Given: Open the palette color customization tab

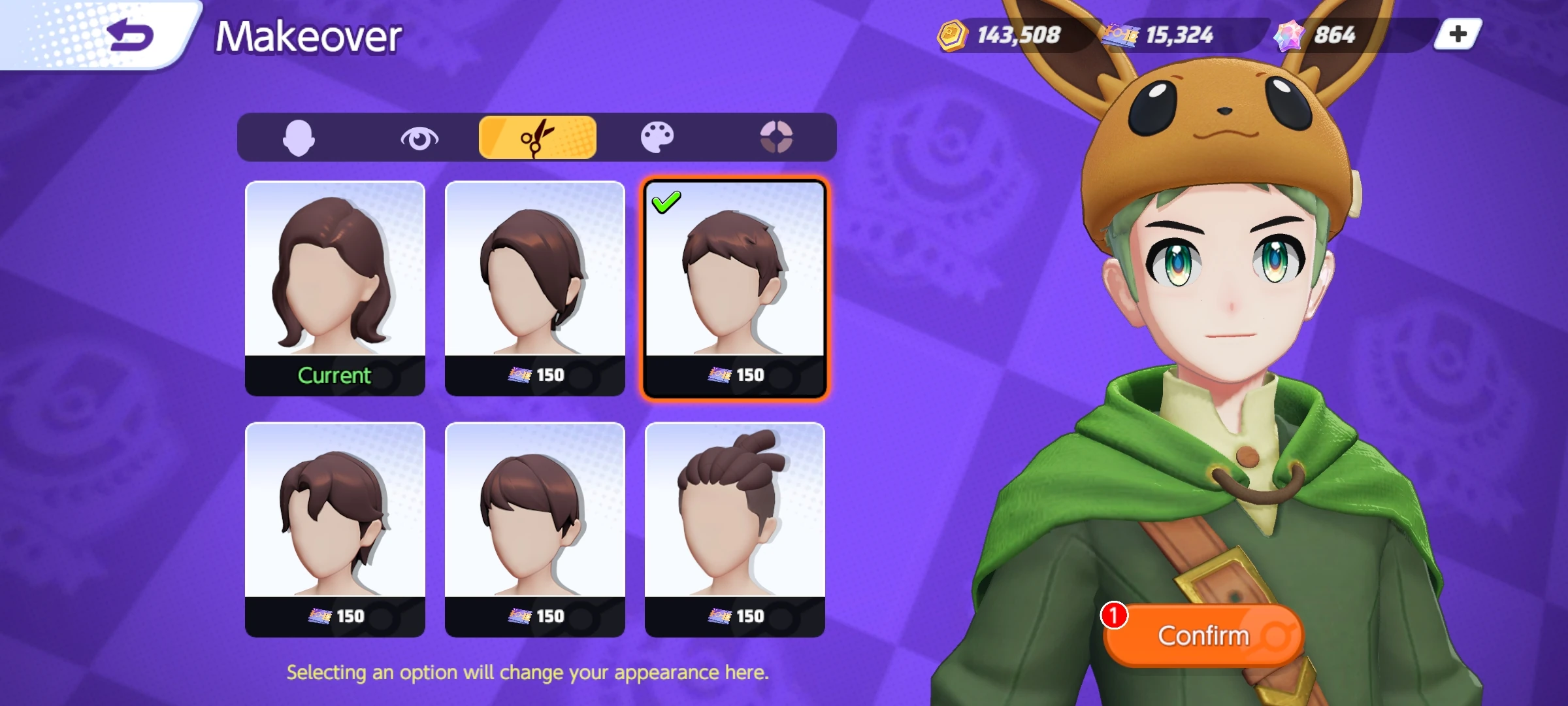Looking at the screenshot, I should point(659,137).
